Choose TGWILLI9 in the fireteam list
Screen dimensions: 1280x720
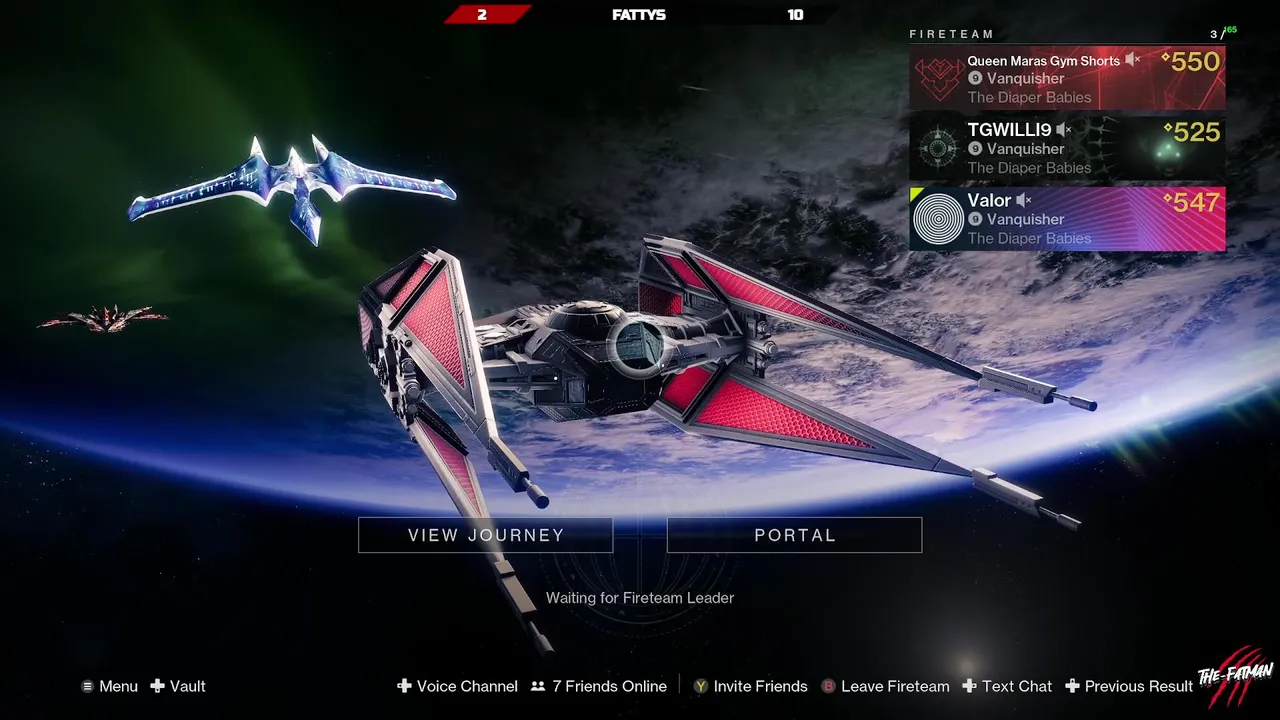coord(1067,148)
